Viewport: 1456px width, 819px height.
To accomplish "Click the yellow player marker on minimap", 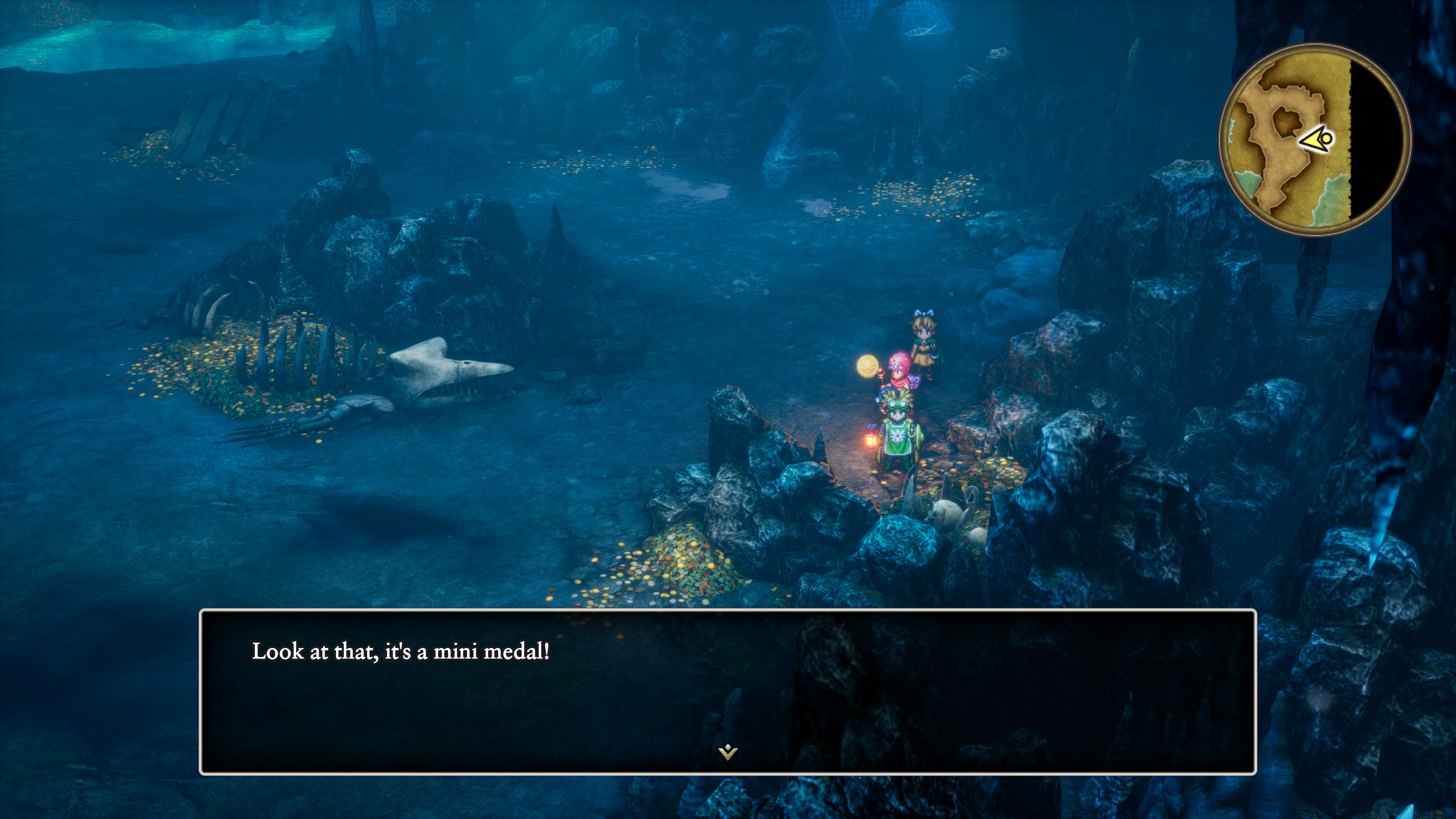I will 1319,139.
